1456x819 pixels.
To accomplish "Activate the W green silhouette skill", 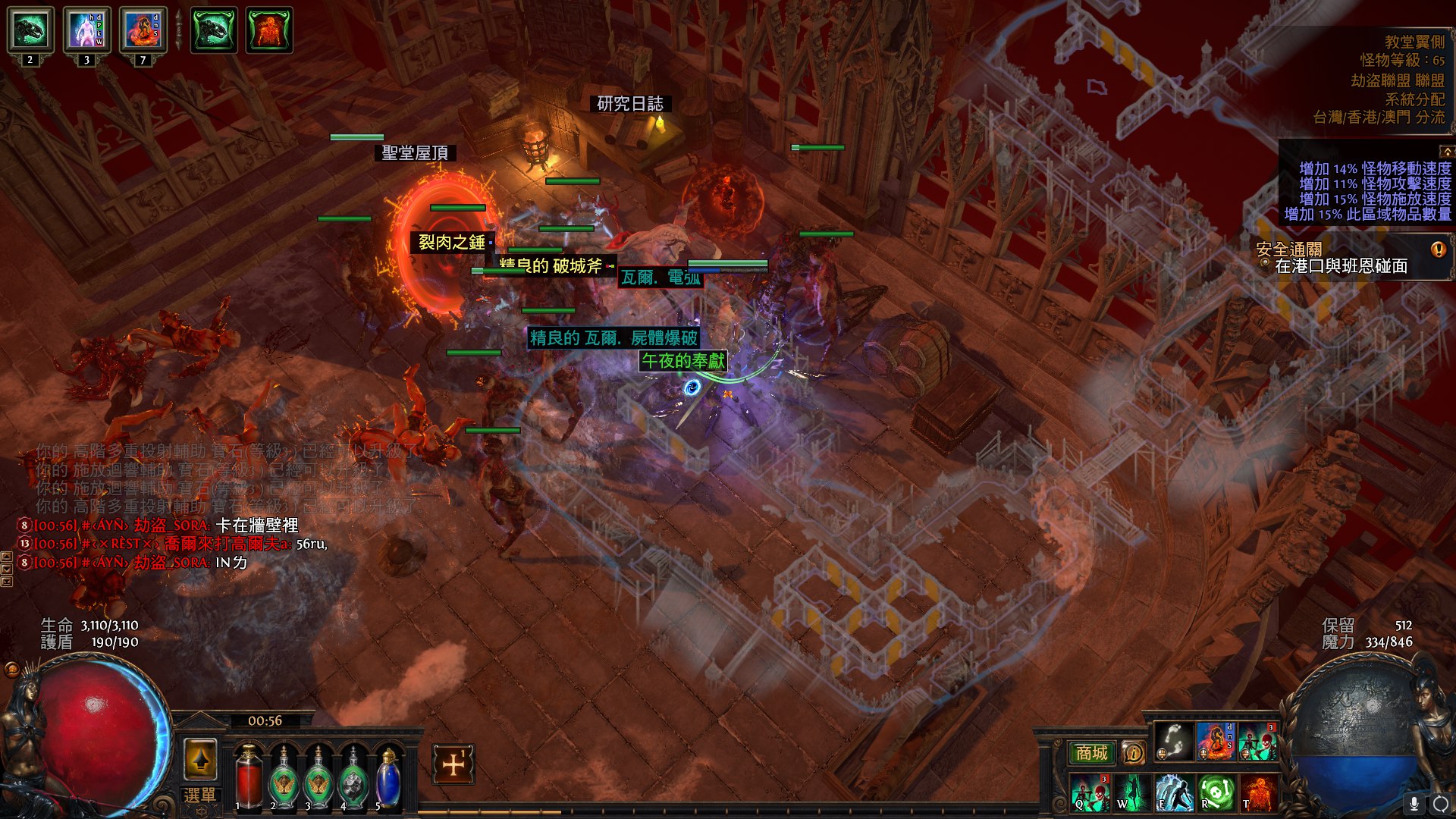I will [1131, 792].
